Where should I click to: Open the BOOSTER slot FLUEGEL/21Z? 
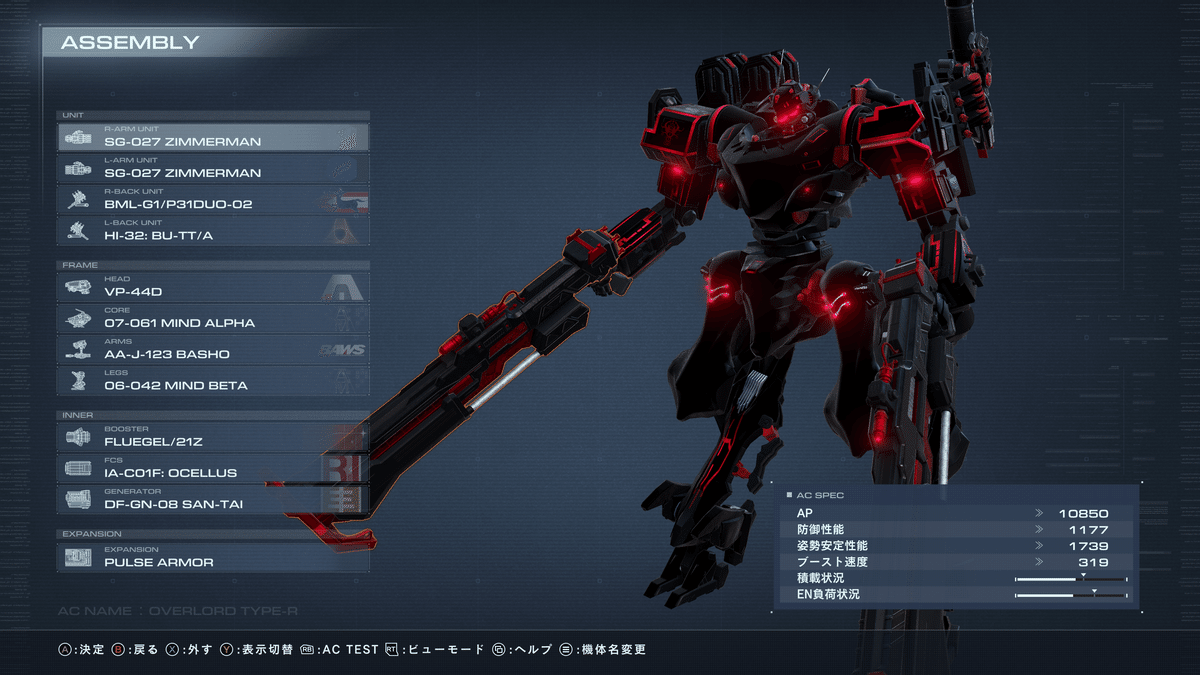[x=213, y=436]
